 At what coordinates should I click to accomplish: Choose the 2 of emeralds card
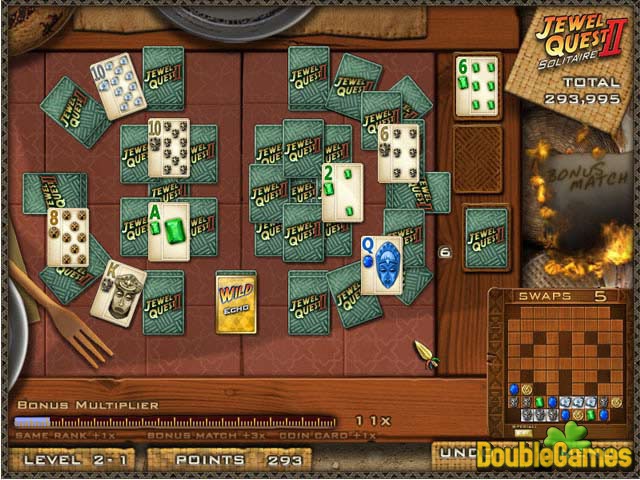pos(342,192)
